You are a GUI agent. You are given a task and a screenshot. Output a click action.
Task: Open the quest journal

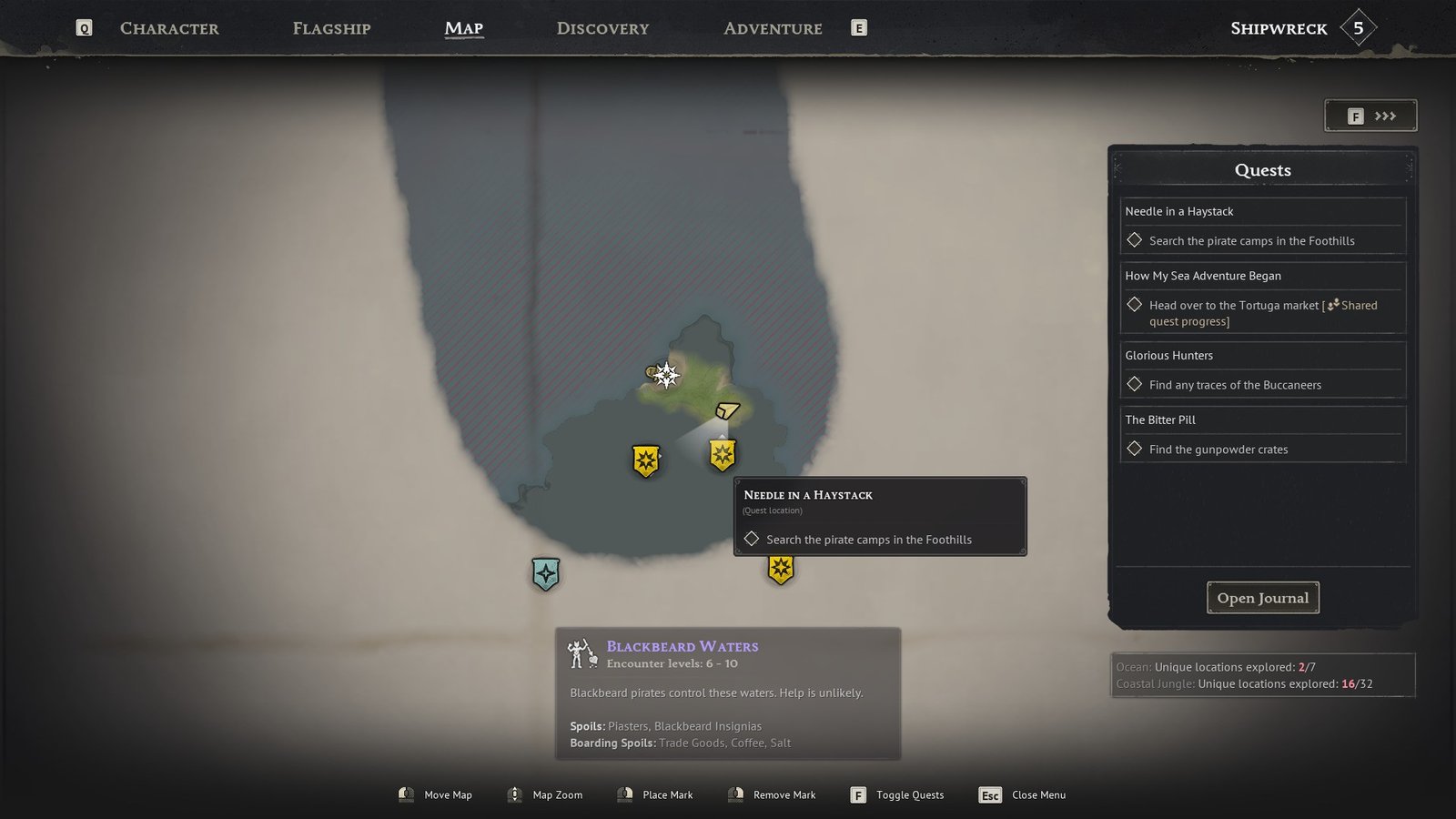coord(1262,598)
